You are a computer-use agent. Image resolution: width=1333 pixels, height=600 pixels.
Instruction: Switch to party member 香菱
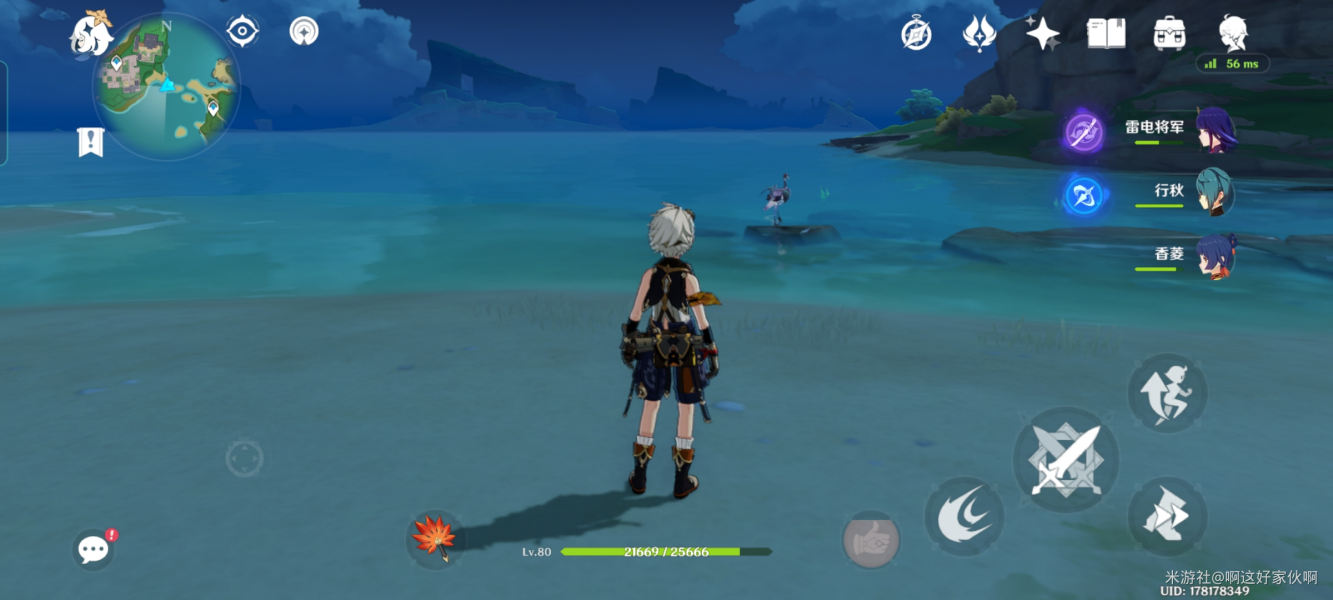pyautogui.click(x=1215, y=256)
